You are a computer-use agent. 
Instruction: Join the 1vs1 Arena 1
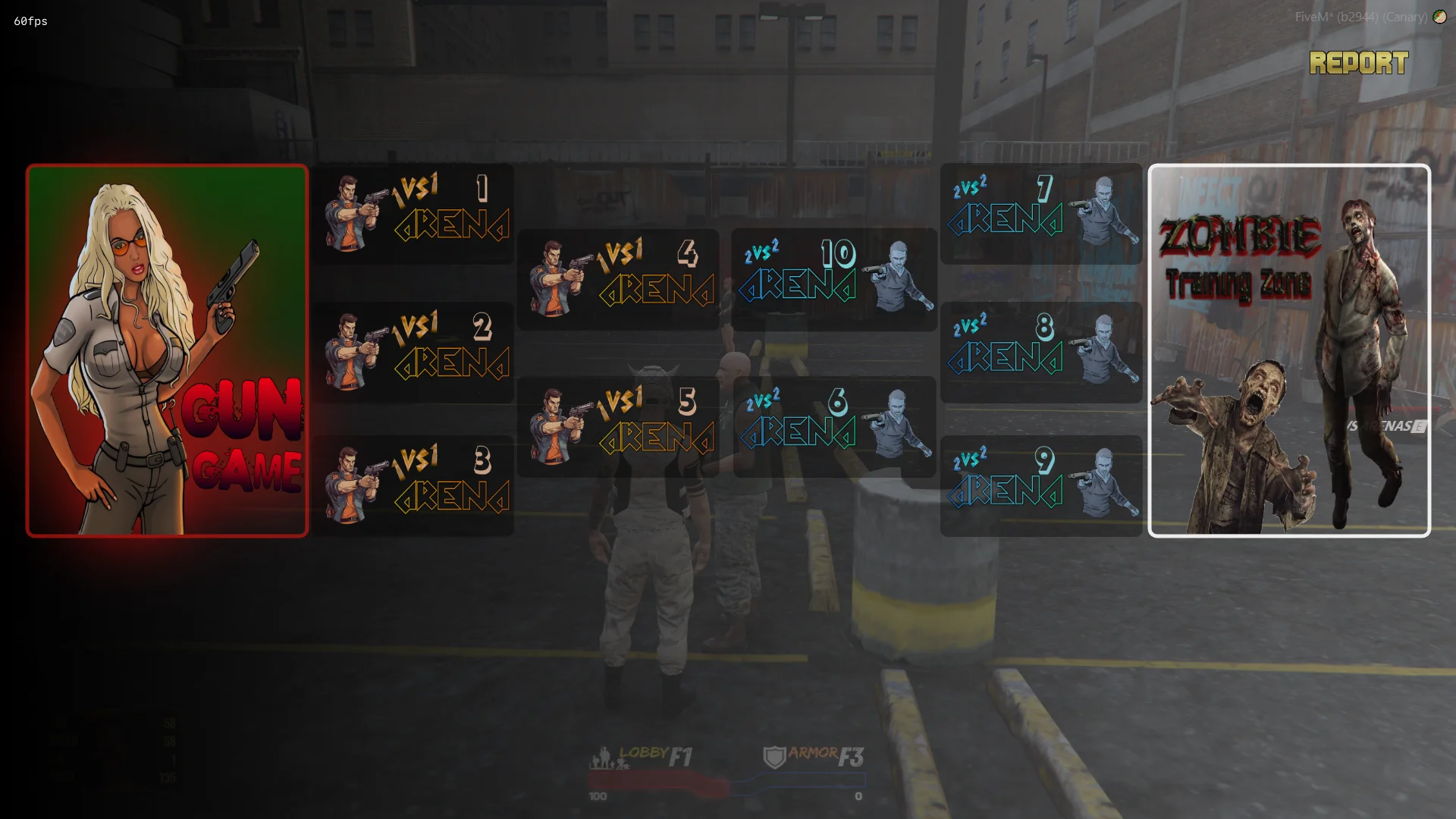[x=414, y=214]
